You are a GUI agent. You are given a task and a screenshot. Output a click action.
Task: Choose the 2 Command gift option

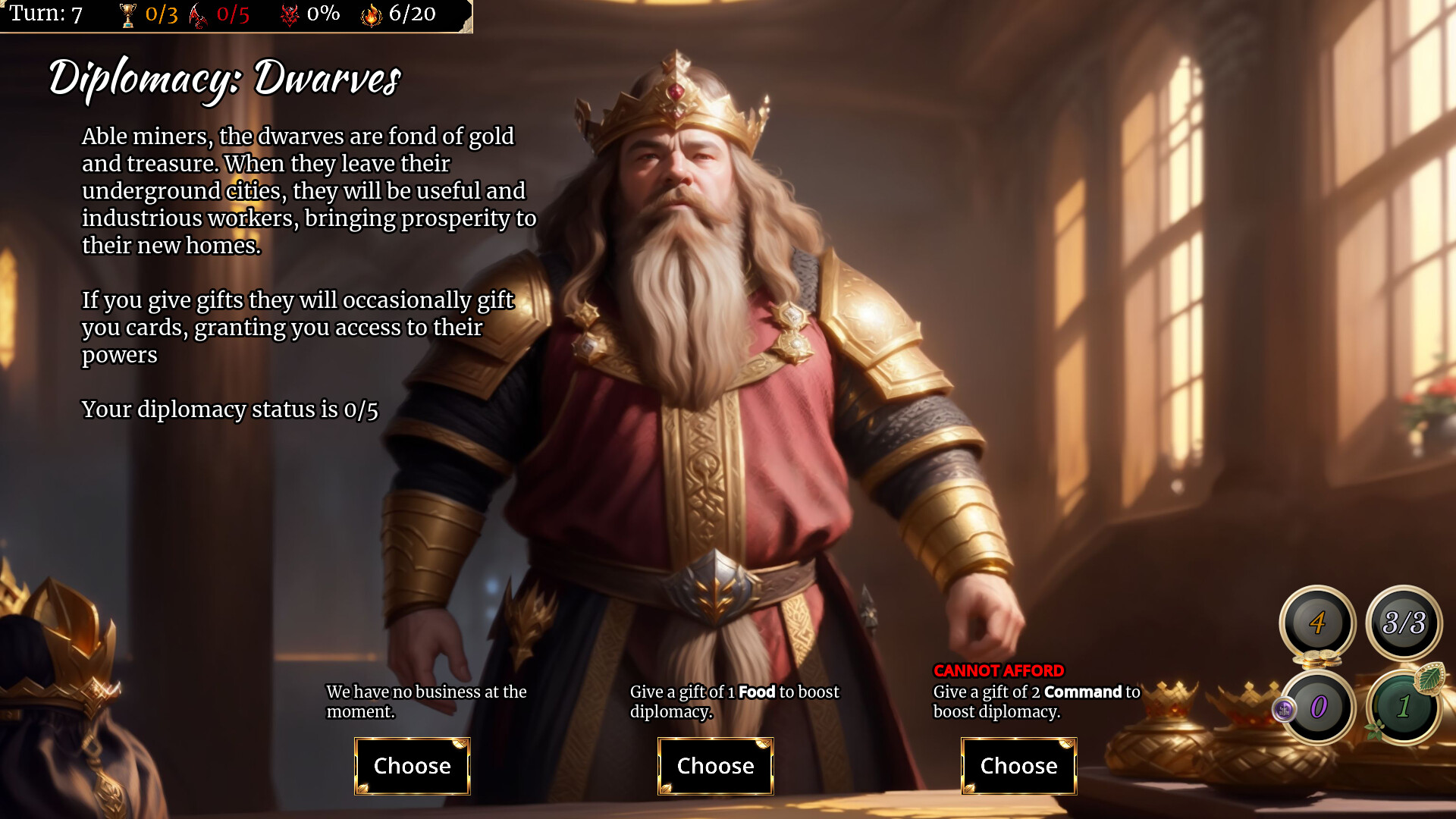1018,766
